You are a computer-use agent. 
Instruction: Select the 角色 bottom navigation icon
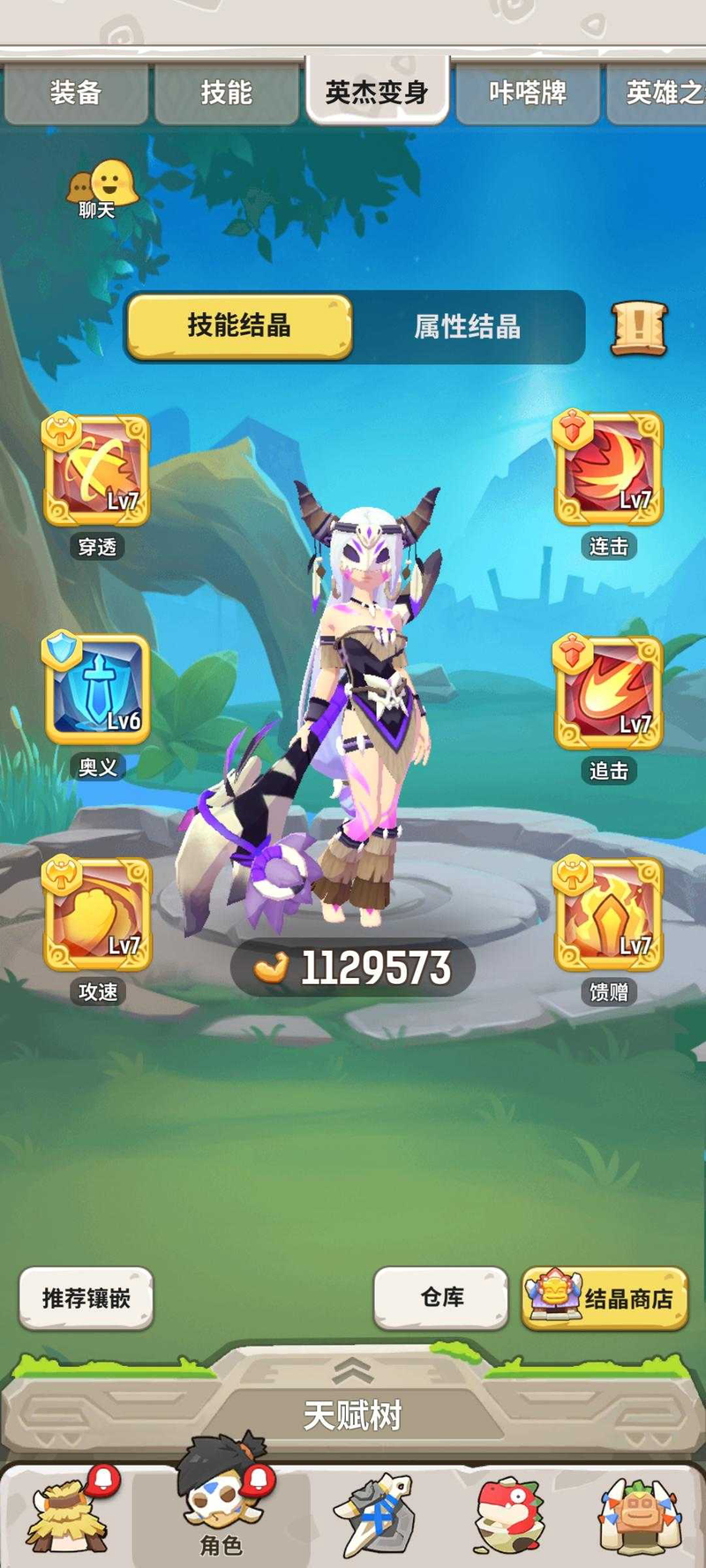pyautogui.click(x=221, y=1506)
